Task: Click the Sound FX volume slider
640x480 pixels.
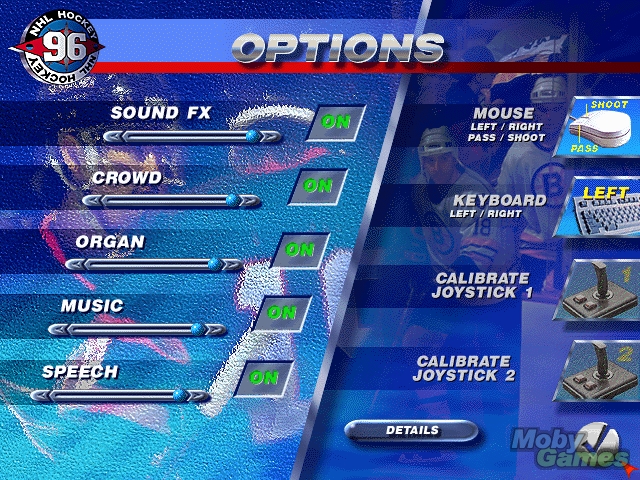Action: click(192, 136)
